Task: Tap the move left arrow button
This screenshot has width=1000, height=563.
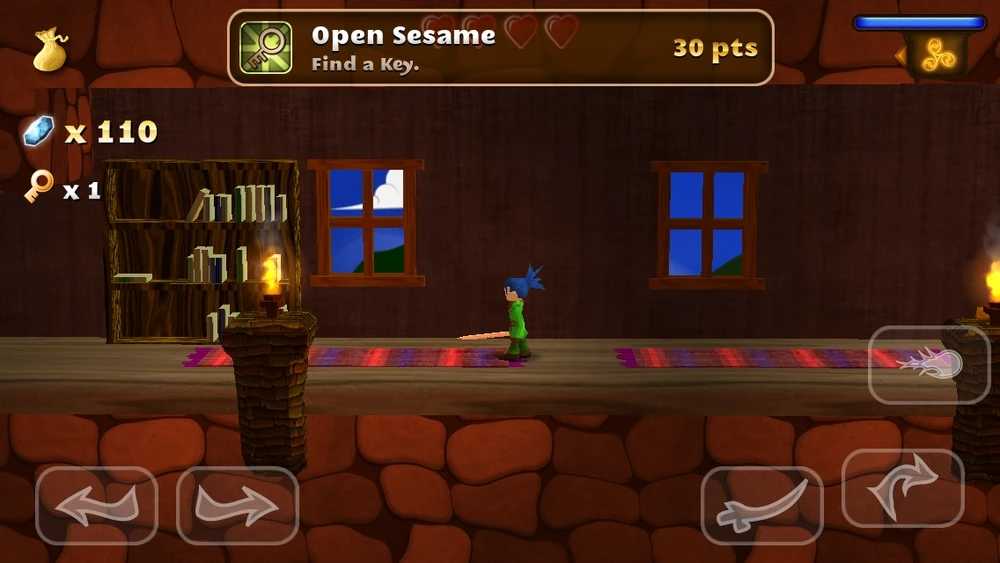Action: [x=96, y=506]
